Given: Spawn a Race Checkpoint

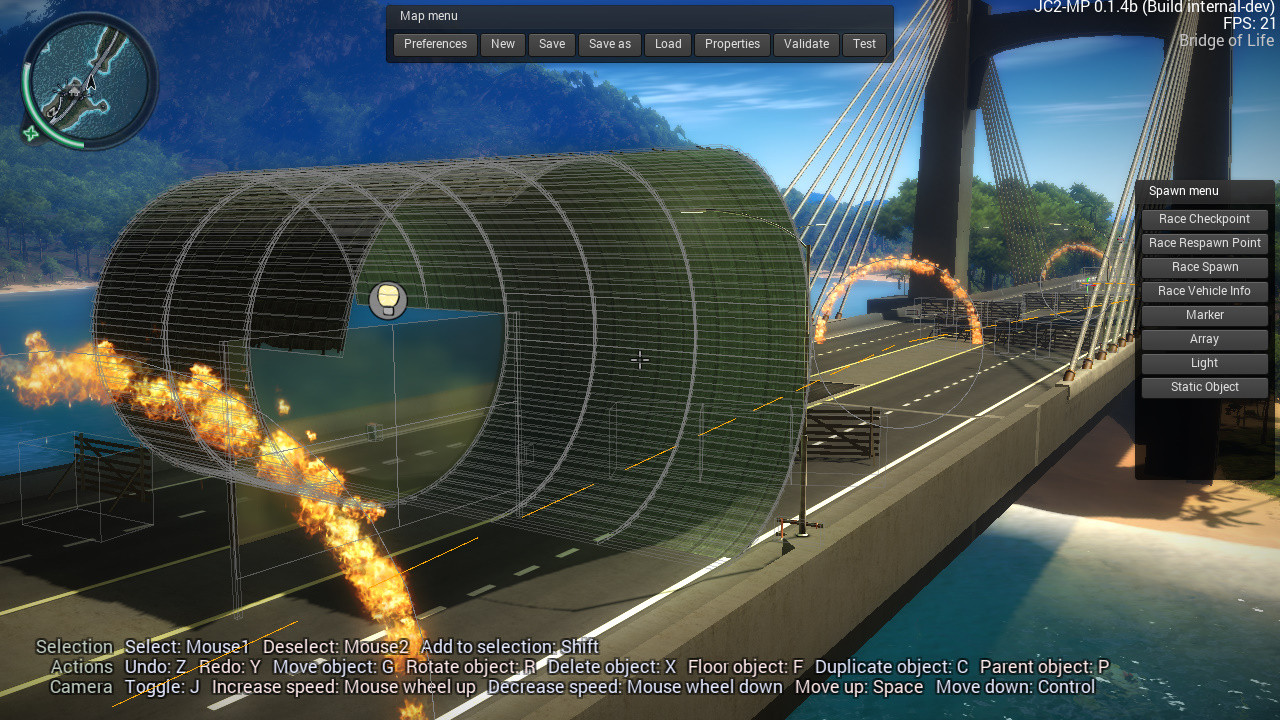Looking at the screenshot, I should tap(1204, 219).
